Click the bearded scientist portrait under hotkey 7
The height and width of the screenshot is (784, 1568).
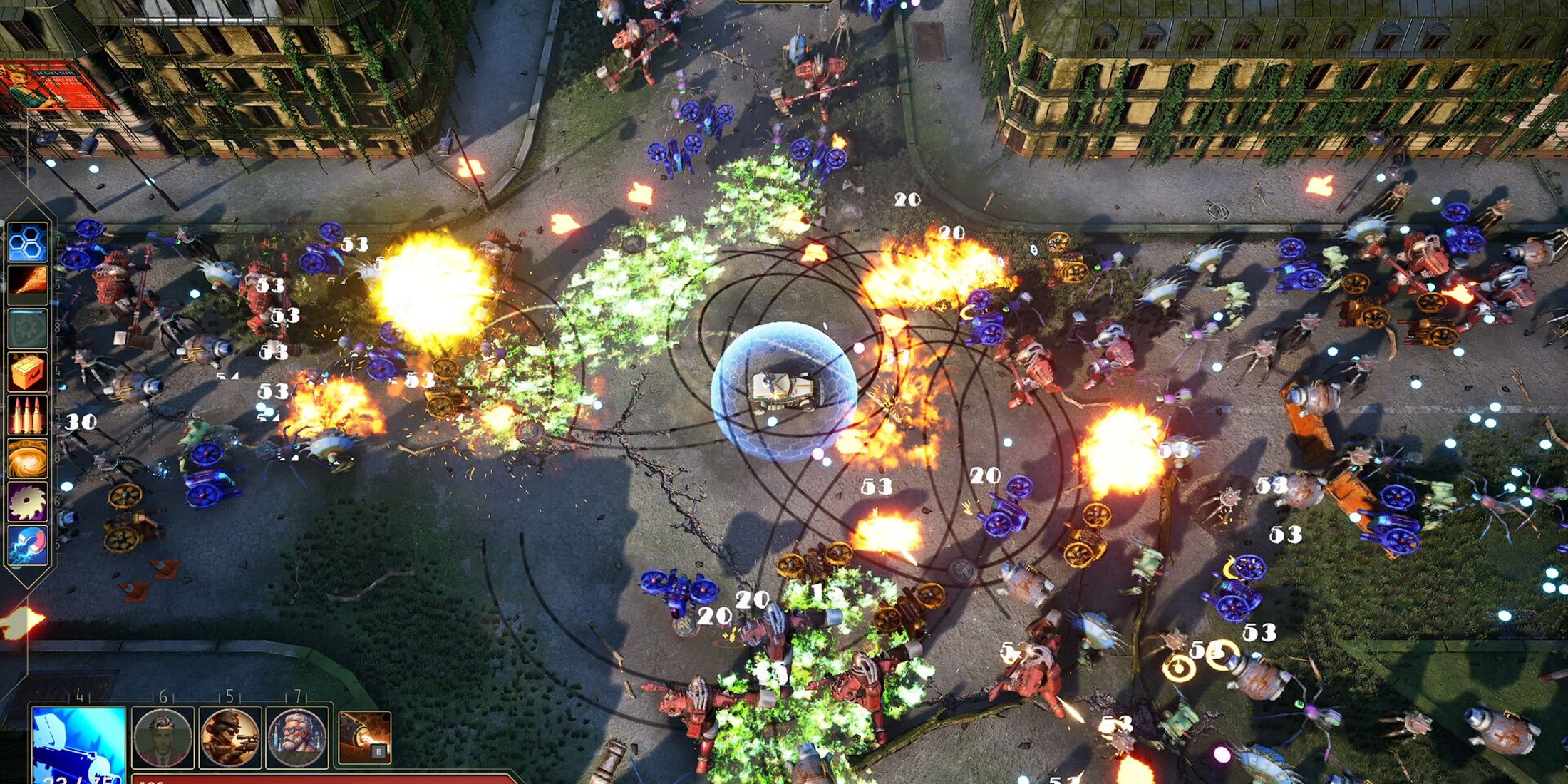point(297,738)
